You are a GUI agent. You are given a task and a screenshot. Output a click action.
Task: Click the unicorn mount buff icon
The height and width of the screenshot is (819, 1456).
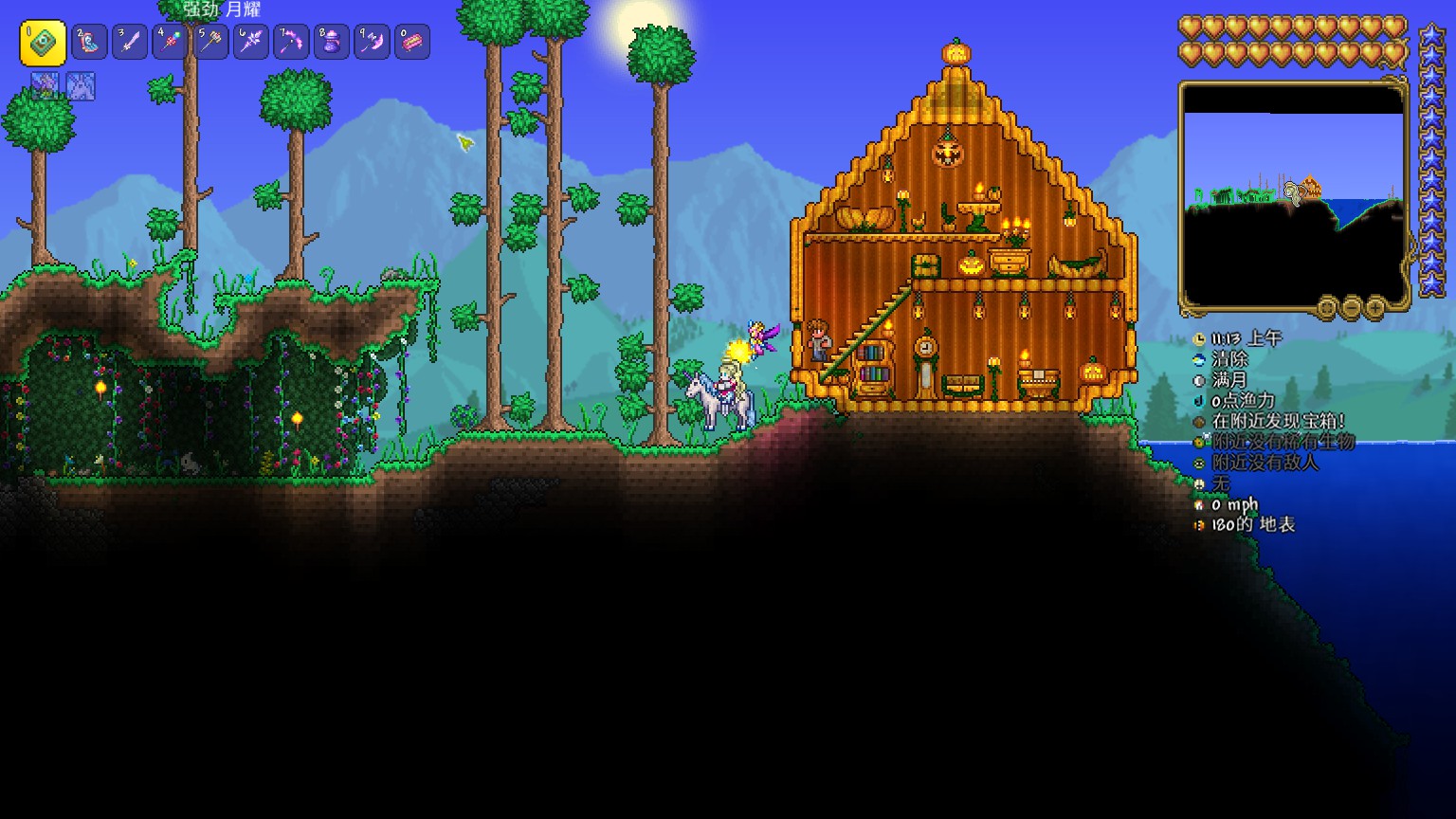81,87
